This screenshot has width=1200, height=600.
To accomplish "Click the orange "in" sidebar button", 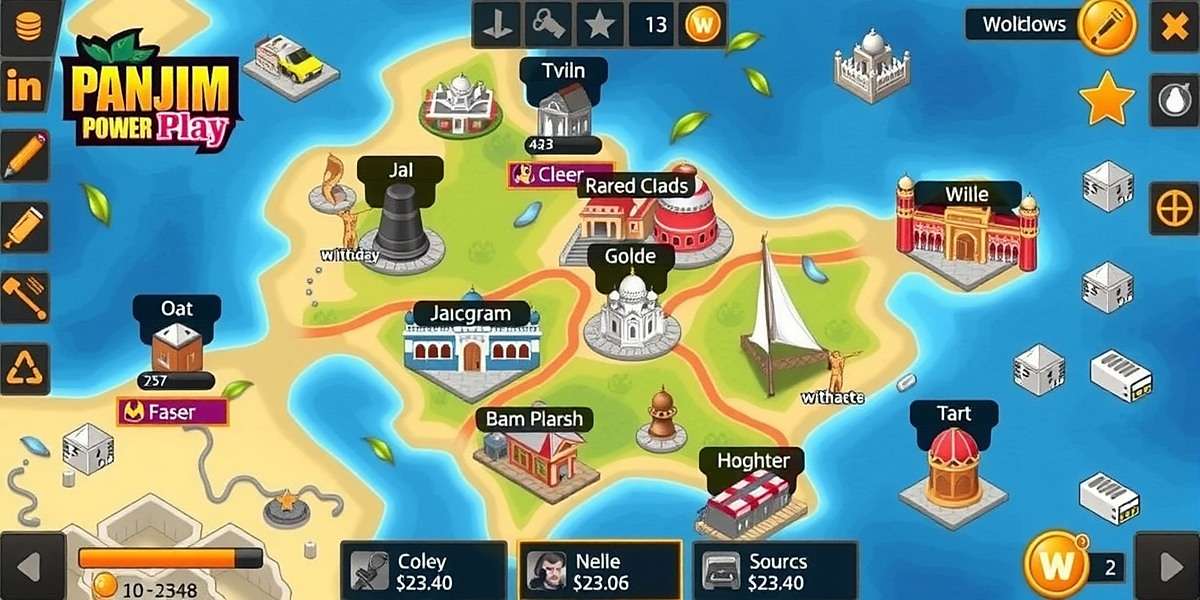I will (x=24, y=88).
